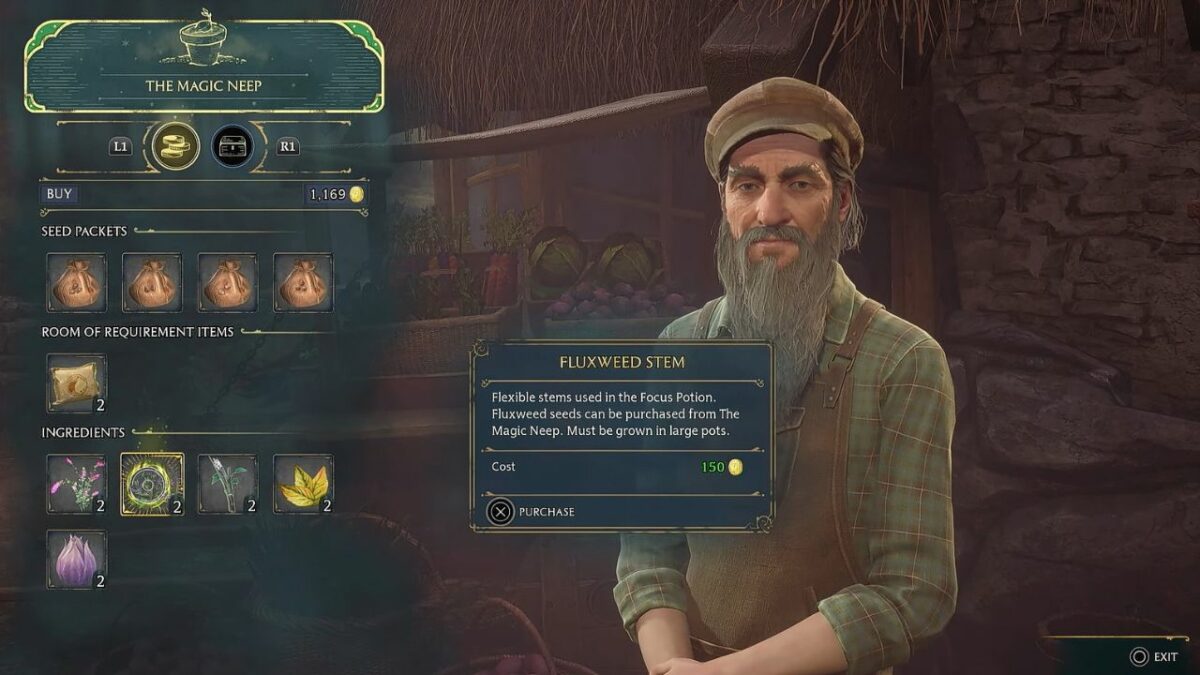Open the Sell tab with chest icon
Screen dimensions: 1200x675
click(233, 146)
